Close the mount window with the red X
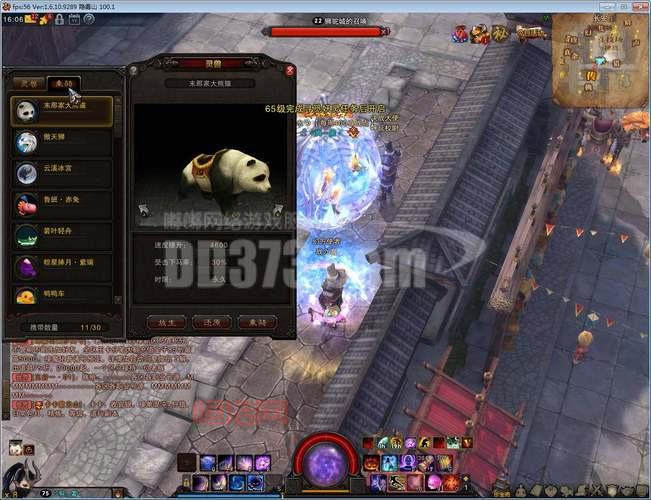Viewport: 651px width, 500px height. [x=289, y=70]
